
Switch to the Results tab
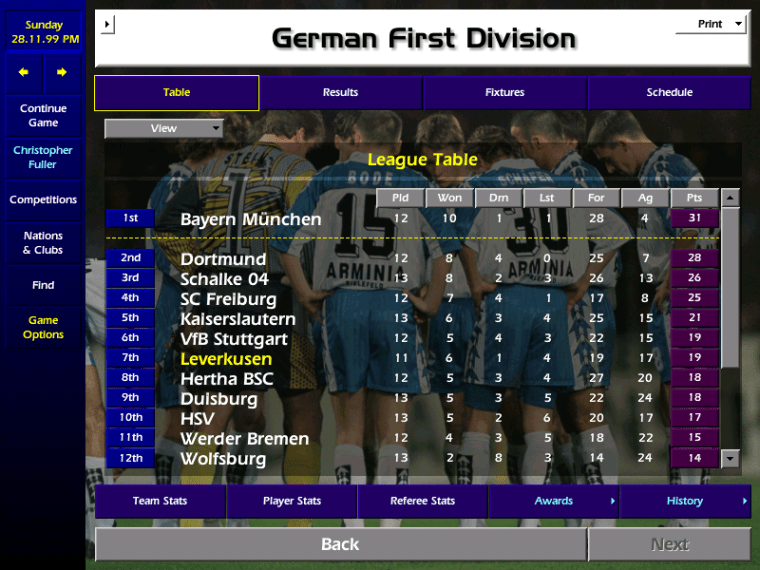click(340, 93)
